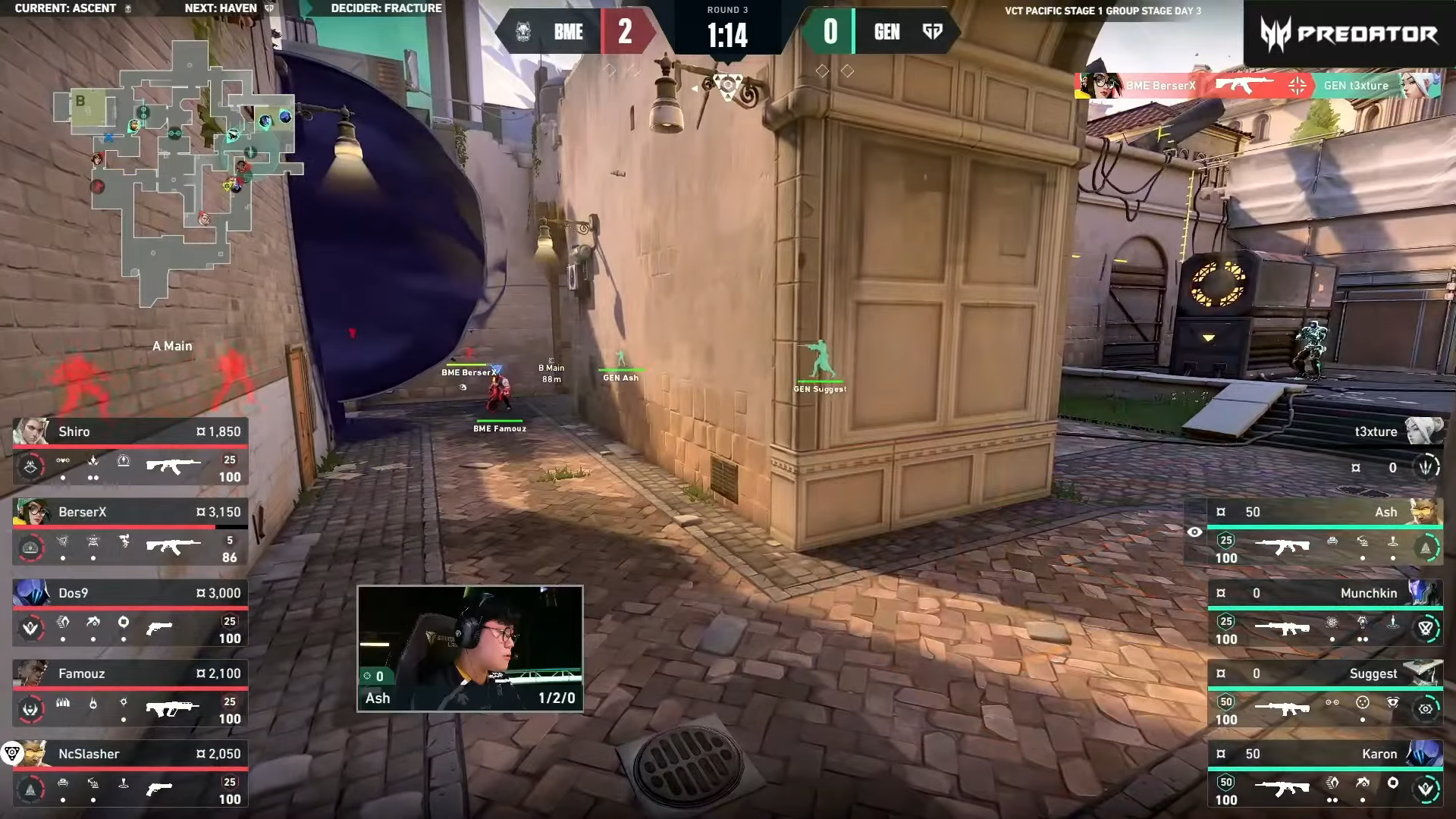Click the Predator sponsor logo

[1350, 34]
